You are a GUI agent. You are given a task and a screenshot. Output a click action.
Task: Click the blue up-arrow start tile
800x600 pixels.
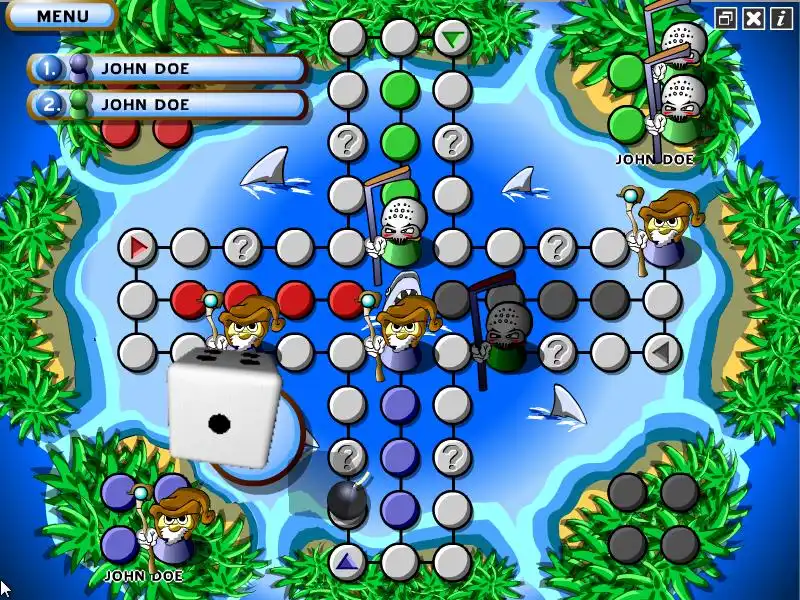[x=347, y=561]
